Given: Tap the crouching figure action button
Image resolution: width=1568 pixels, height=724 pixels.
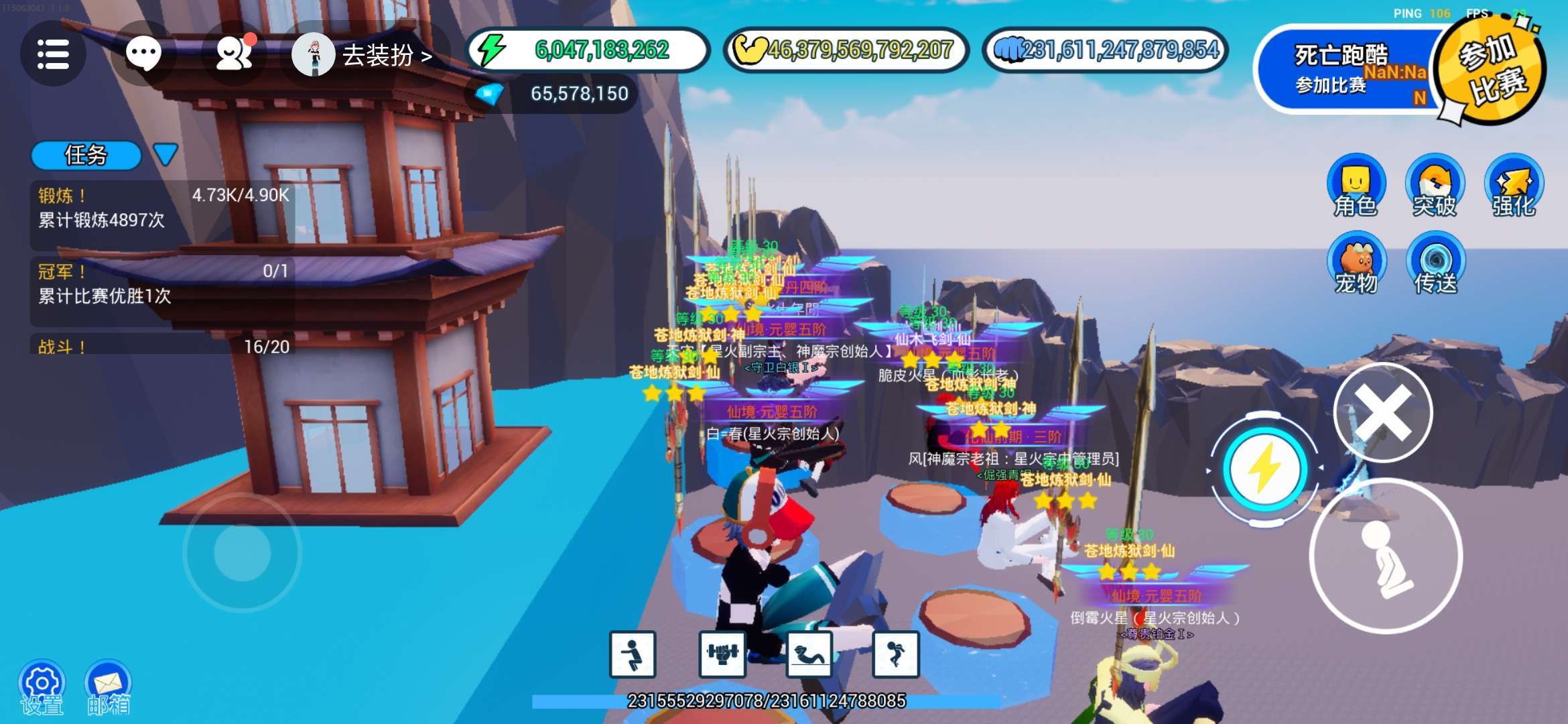Looking at the screenshot, I should click(1386, 556).
